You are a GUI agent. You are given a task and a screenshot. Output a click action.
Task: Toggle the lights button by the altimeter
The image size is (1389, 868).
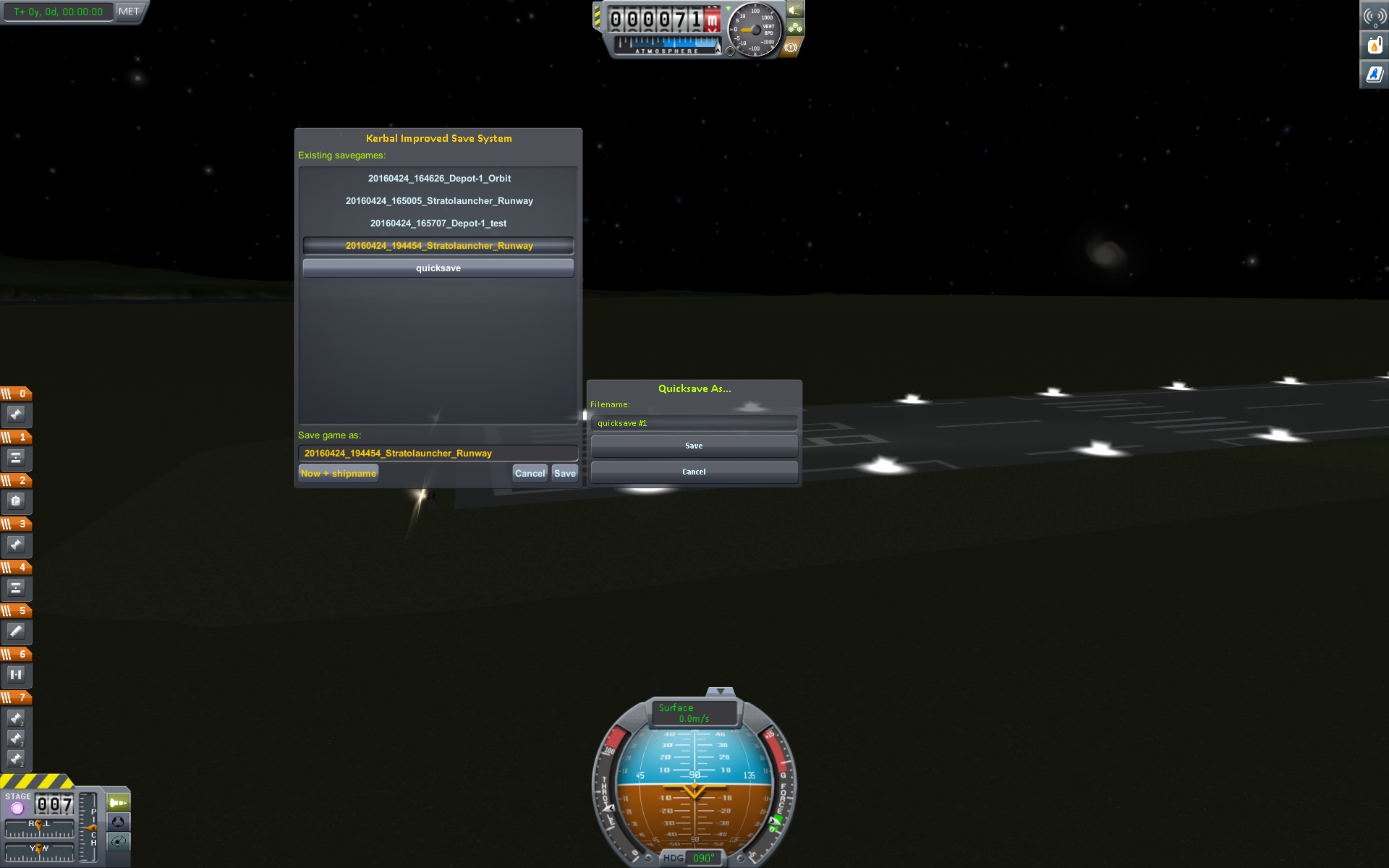(x=795, y=10)
